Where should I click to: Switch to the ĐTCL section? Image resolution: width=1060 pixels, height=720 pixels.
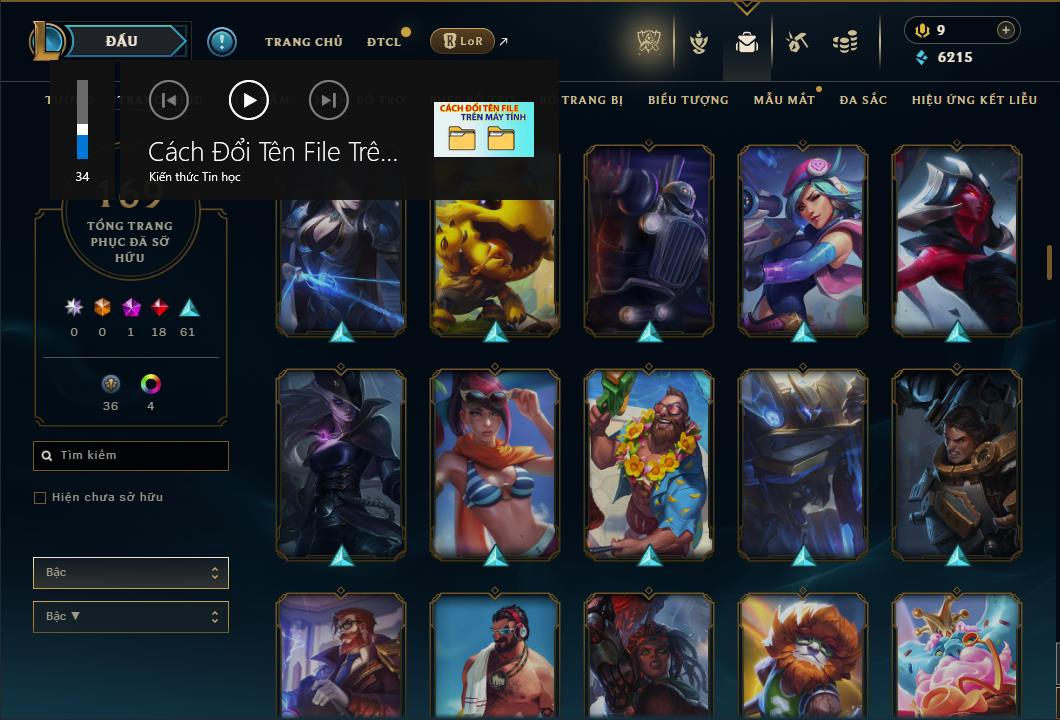point(383,42)
